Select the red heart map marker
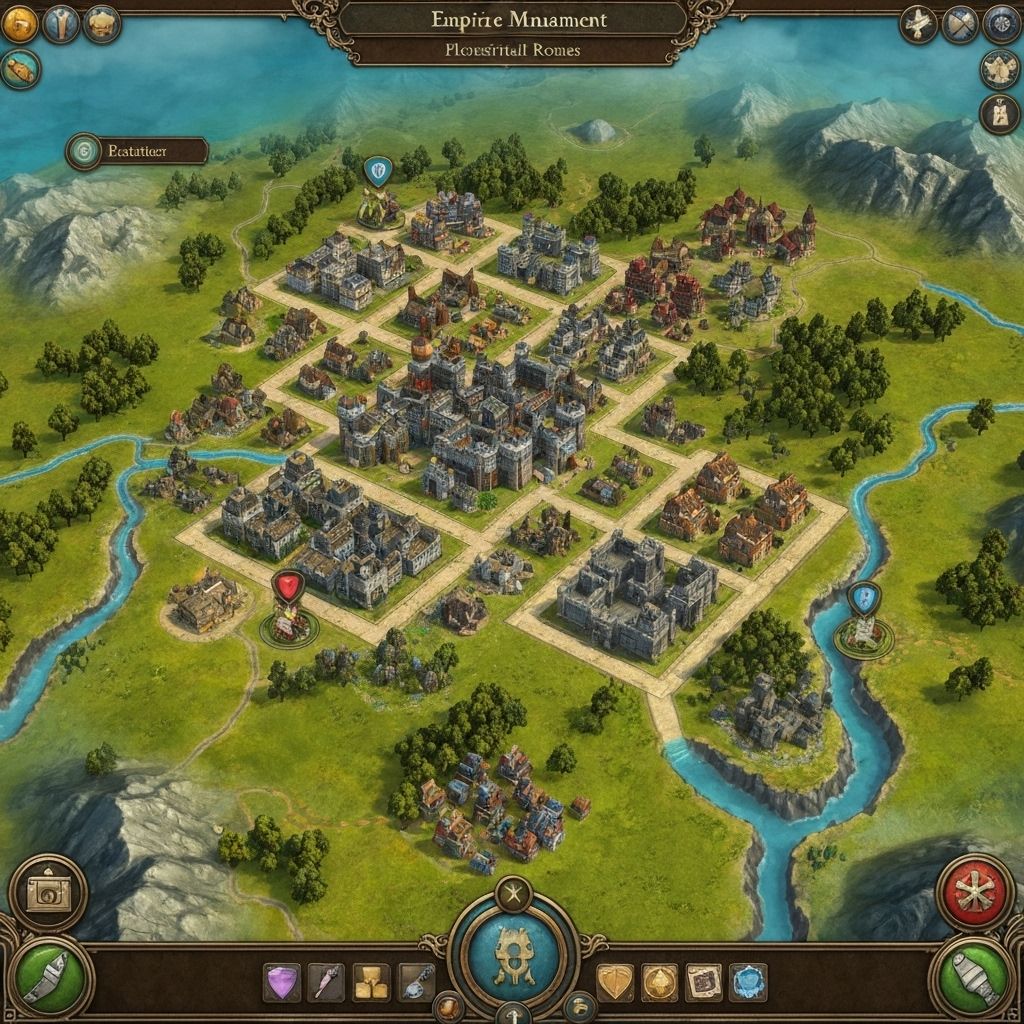The height and width of the screenshot is (1024, 1024). [x=288, y=587]
